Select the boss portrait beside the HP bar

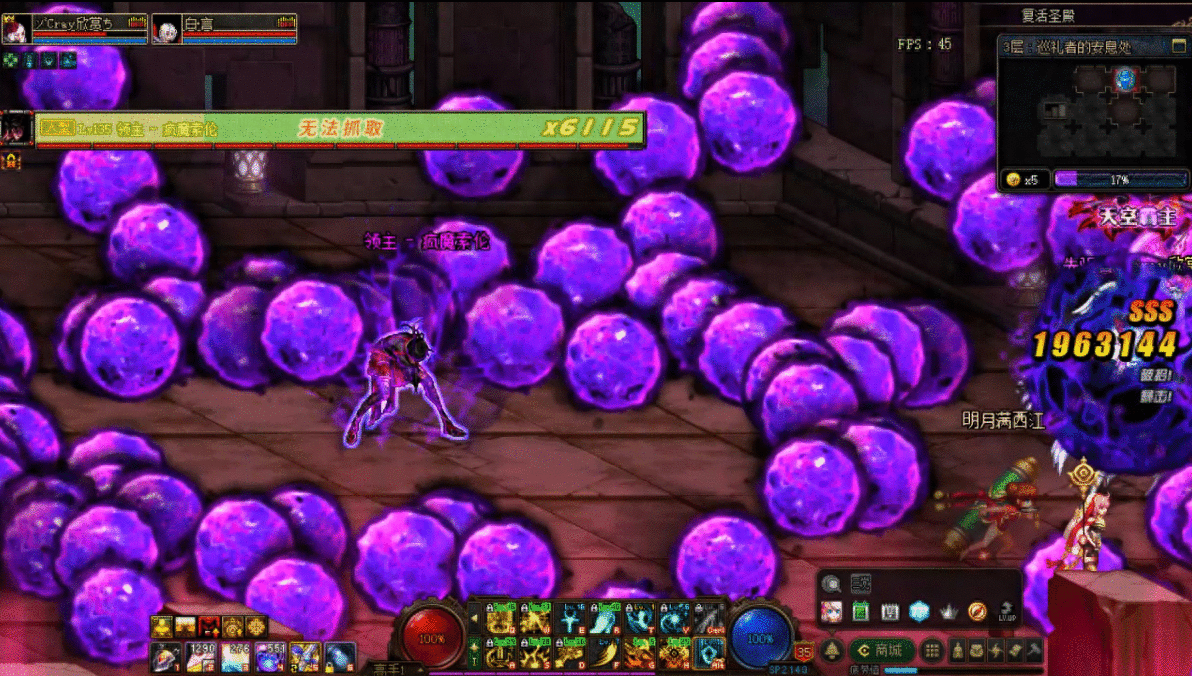(x=17, y=128)
